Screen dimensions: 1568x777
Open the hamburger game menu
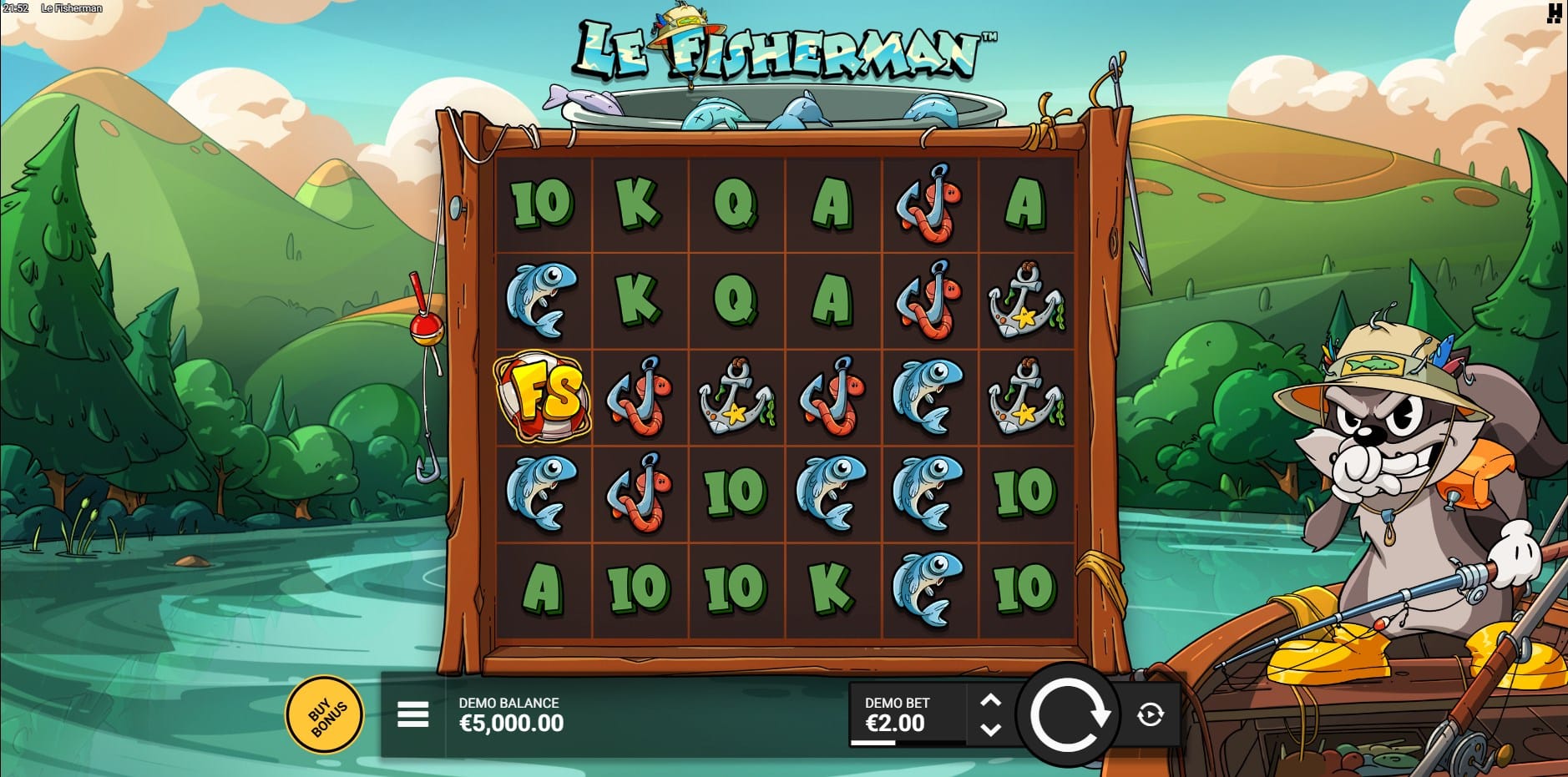click(x=412, y=714)
